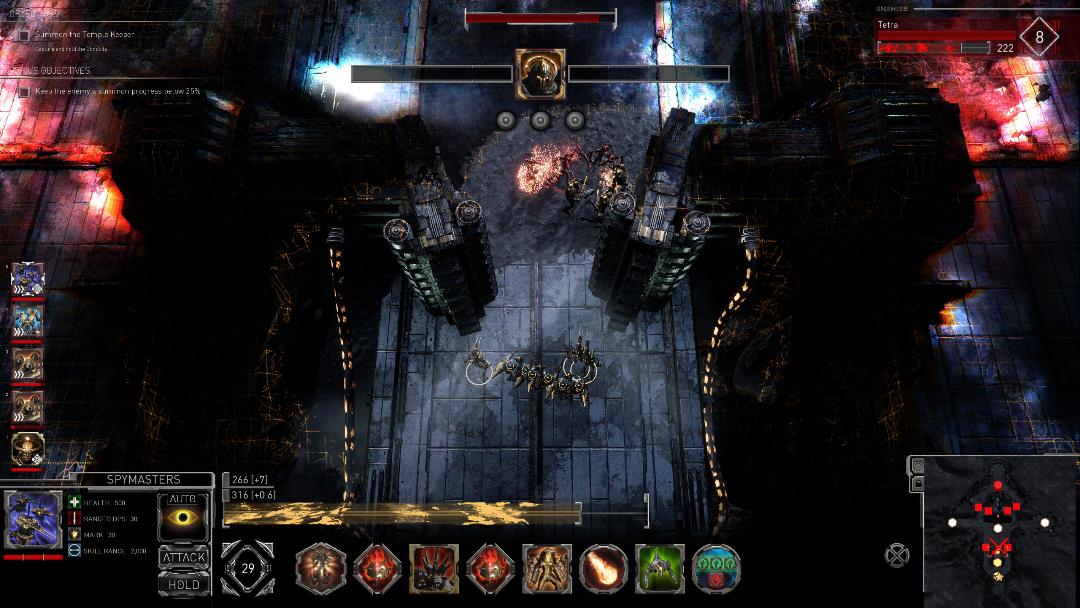1080x608 pixels.
Task: Issue the HOLD command
Action: [184, 584]
